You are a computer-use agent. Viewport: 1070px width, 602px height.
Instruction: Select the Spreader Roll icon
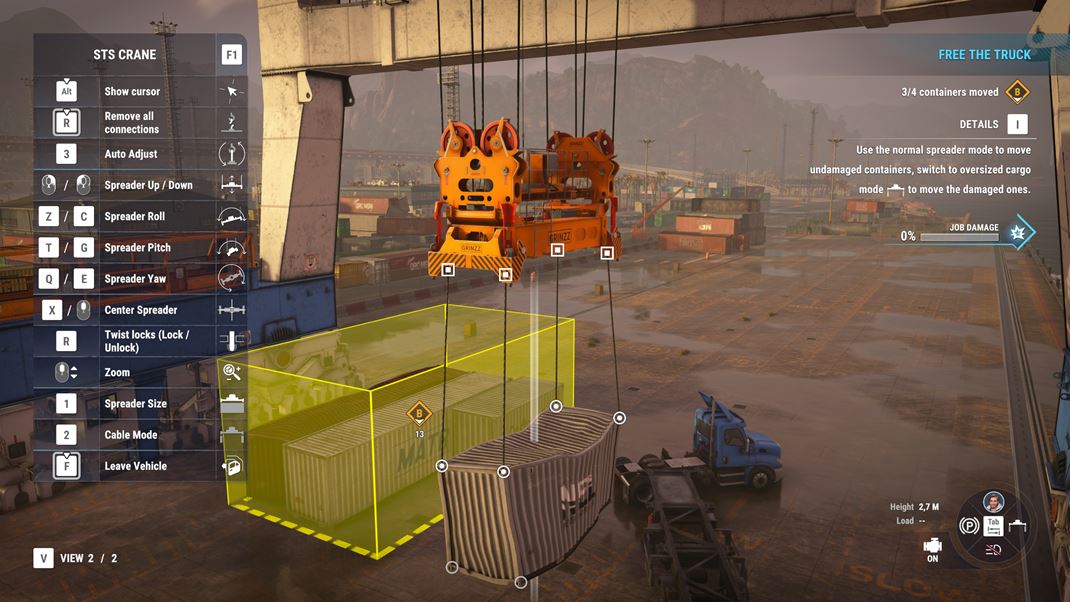coord(232,216)
